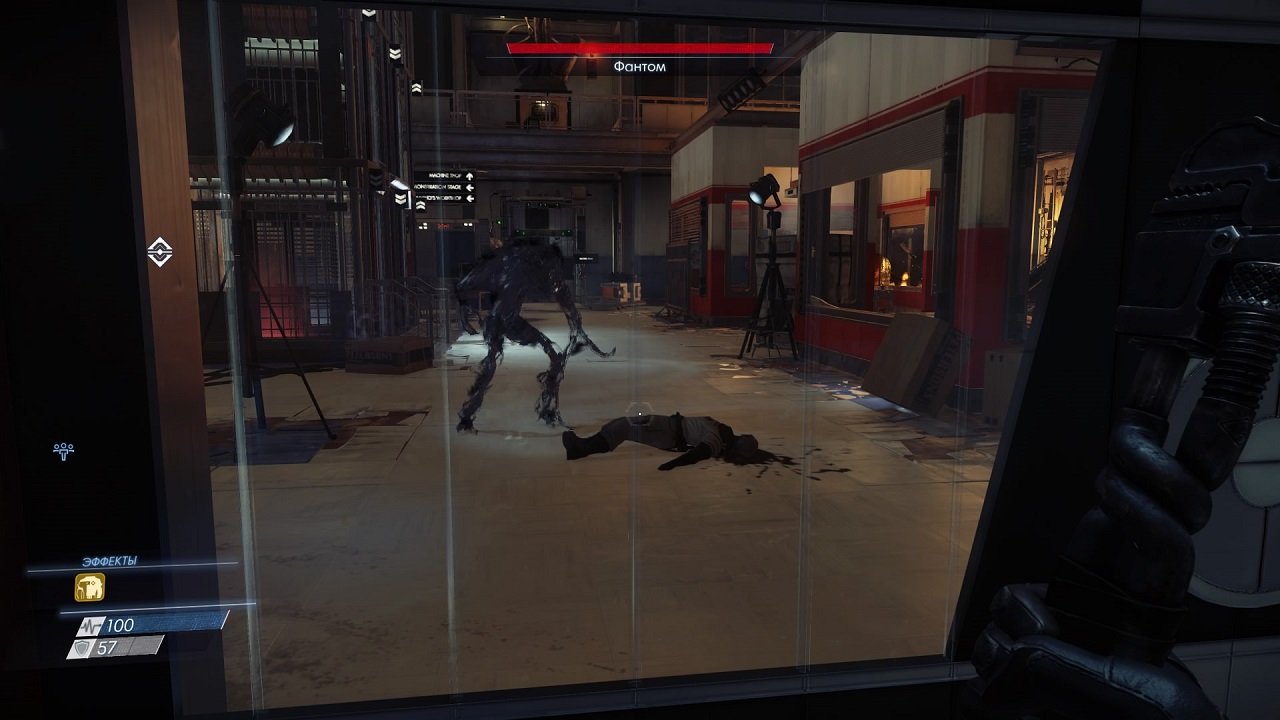Image resolution: width=1280 pixels, height=720 pixels.
Task: Toggle the green indicator light above the doorway
Action: (x=499, y=222)
